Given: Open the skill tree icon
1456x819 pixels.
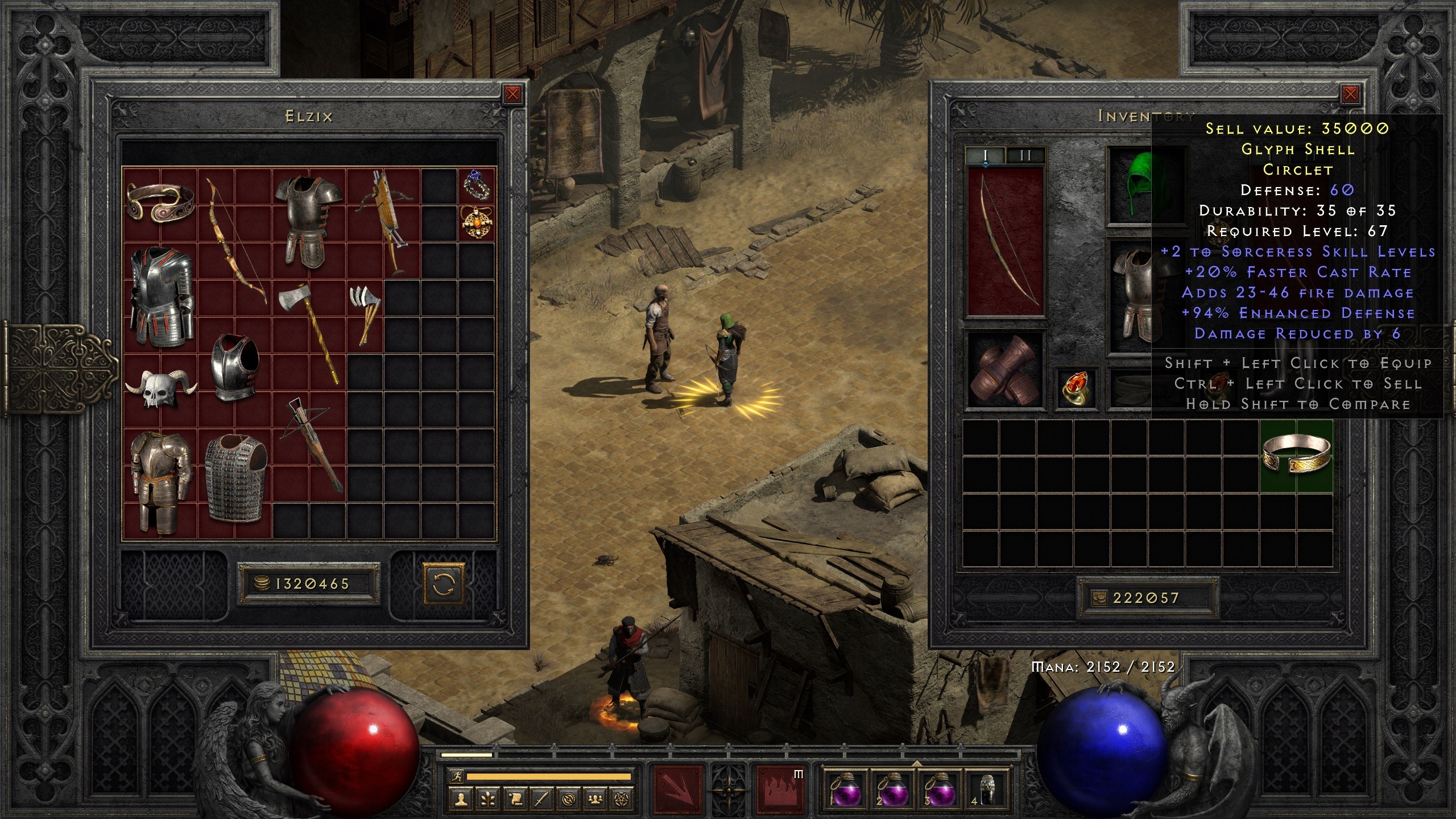Looking at the screenshot, I should click(x=487, y=800).
